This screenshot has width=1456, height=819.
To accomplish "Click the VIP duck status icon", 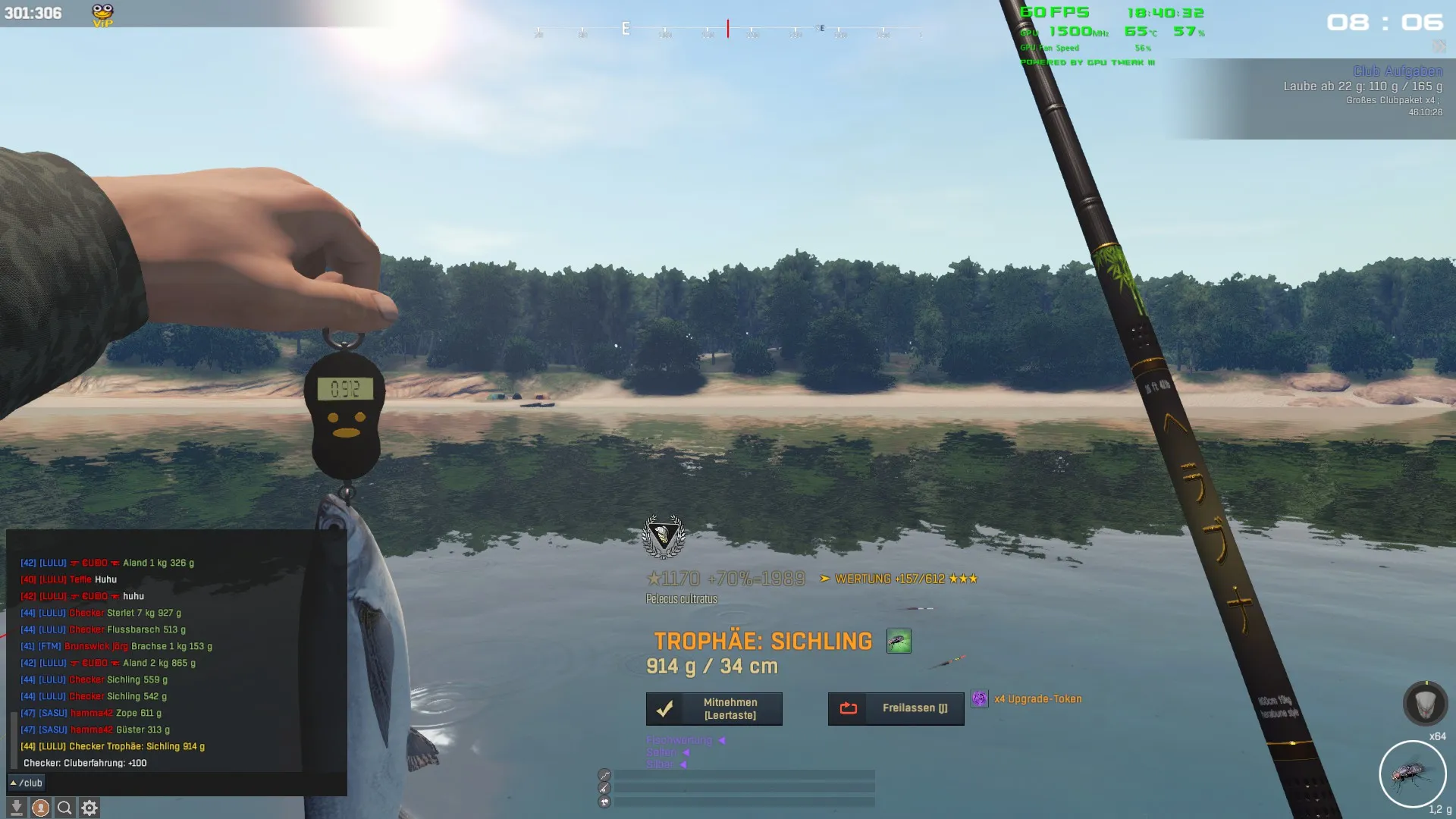I will point(102,14).
